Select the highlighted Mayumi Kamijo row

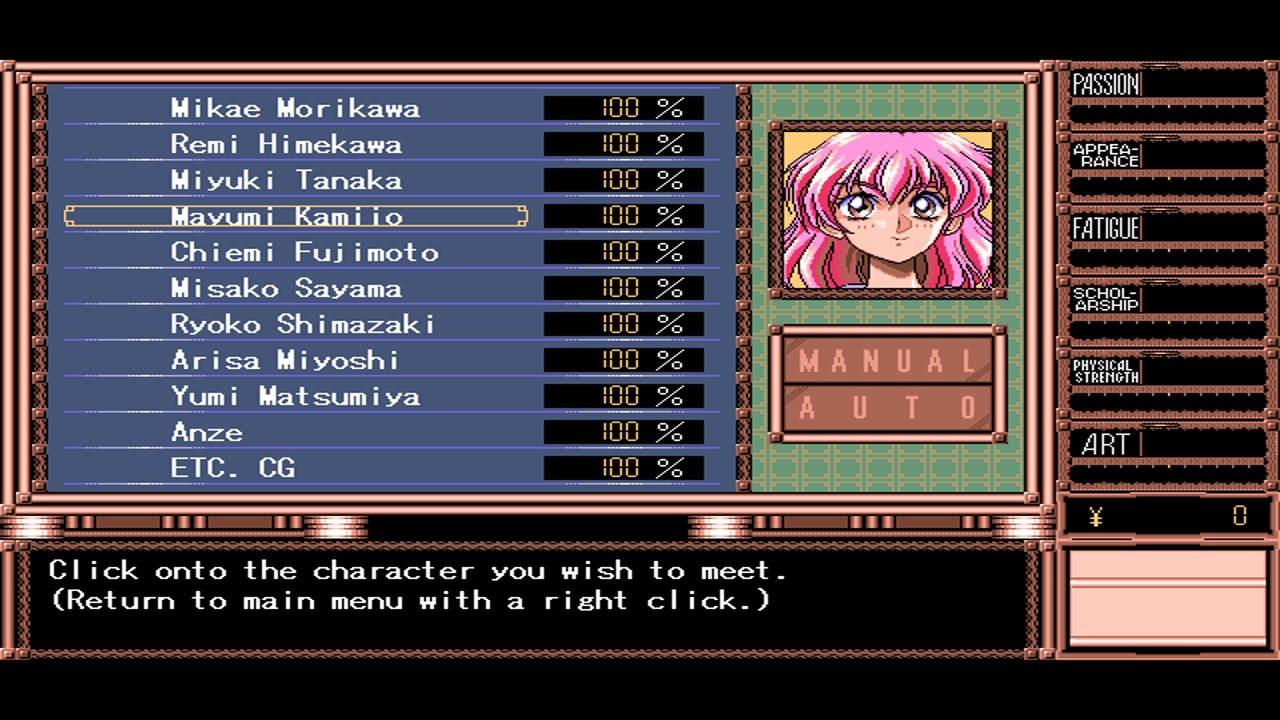(295, 216)
